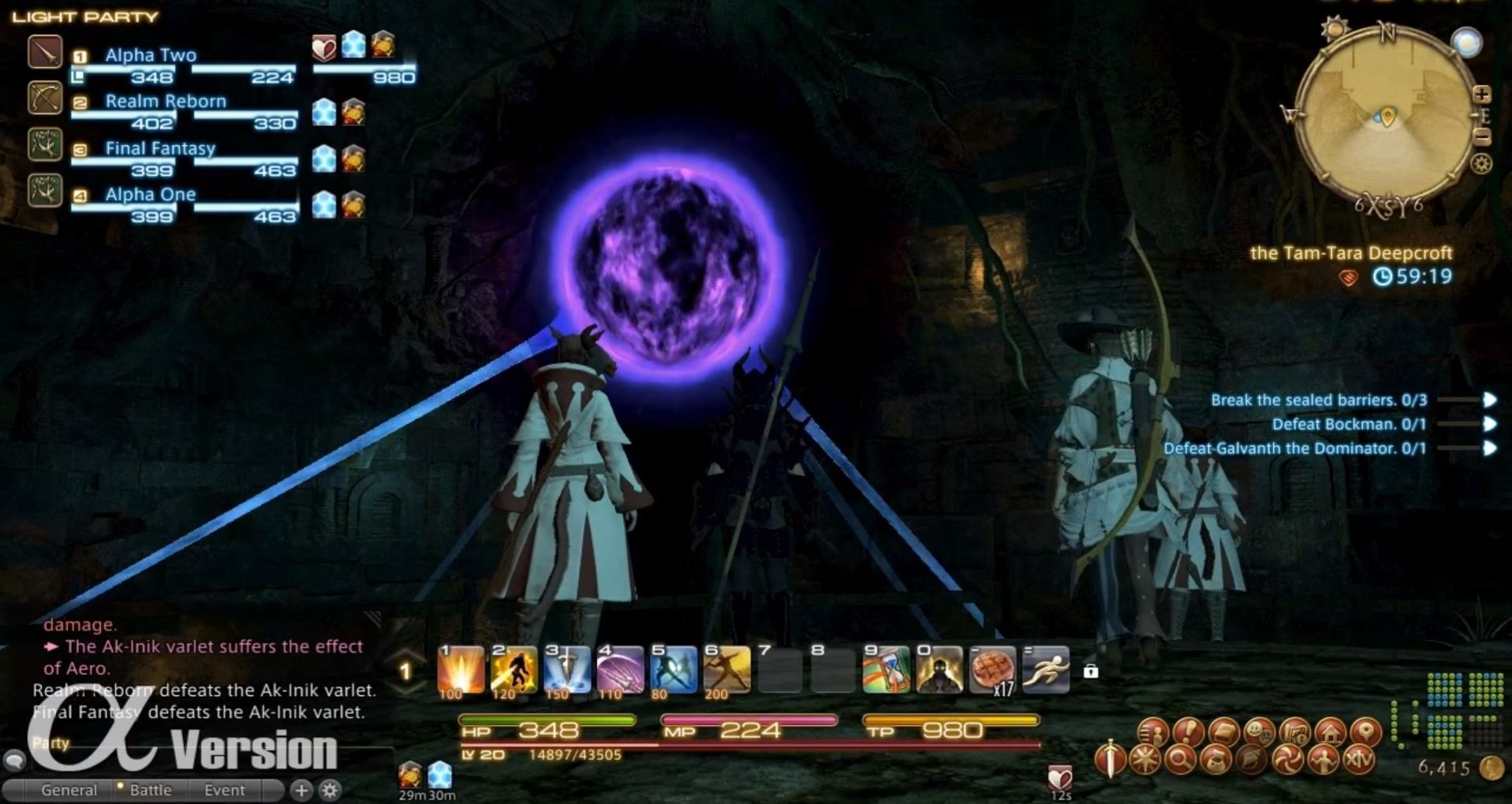Select Alpha One in the party list
Screen dimensions: 1512x804
pyautogui.click(x=151, y=195)
